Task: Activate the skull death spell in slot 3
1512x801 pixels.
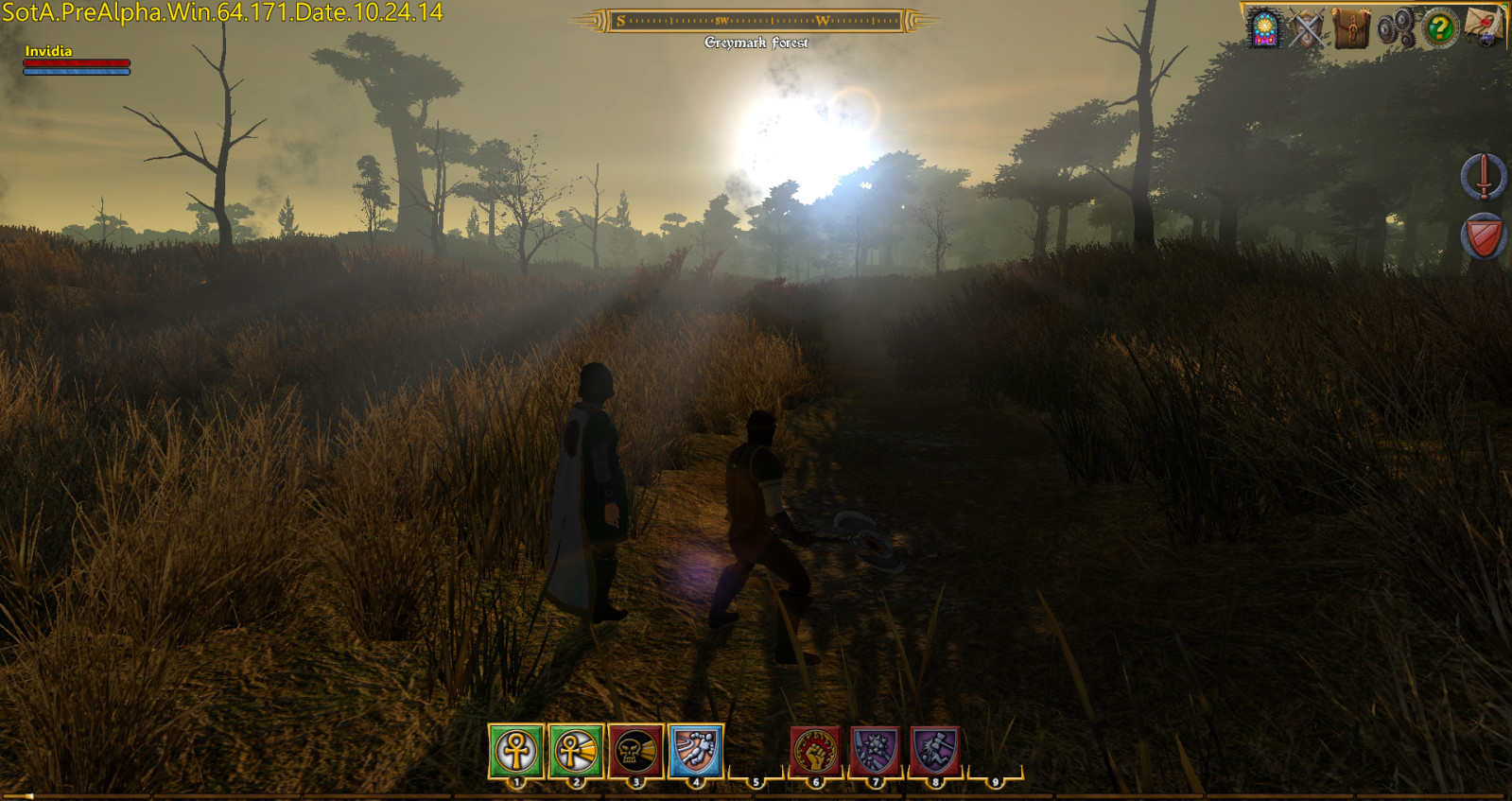Action: click(634, 752)
